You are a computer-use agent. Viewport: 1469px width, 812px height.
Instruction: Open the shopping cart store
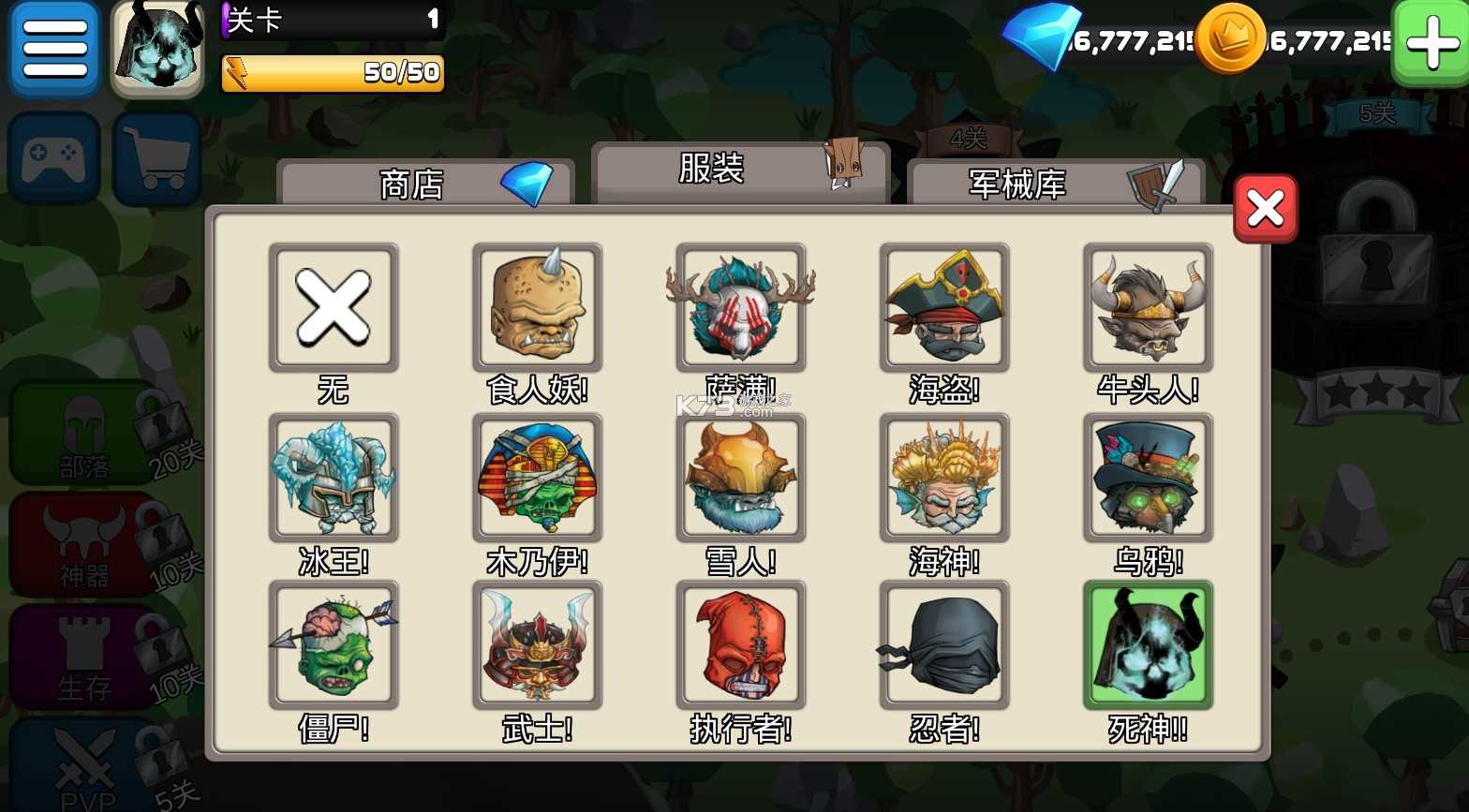tap(156, 155)
